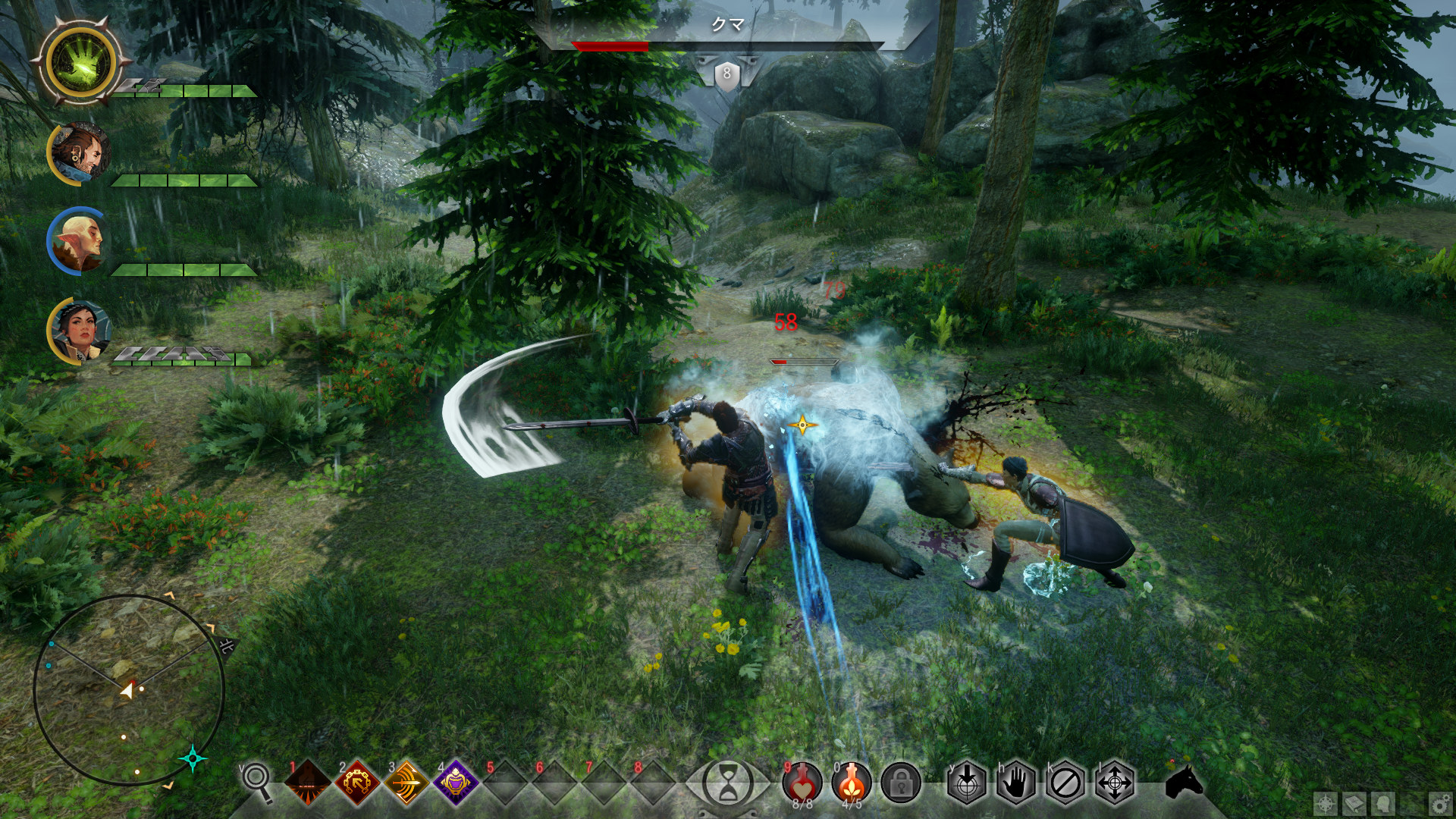Open settings with the gear icon

tap(1439, 803)
